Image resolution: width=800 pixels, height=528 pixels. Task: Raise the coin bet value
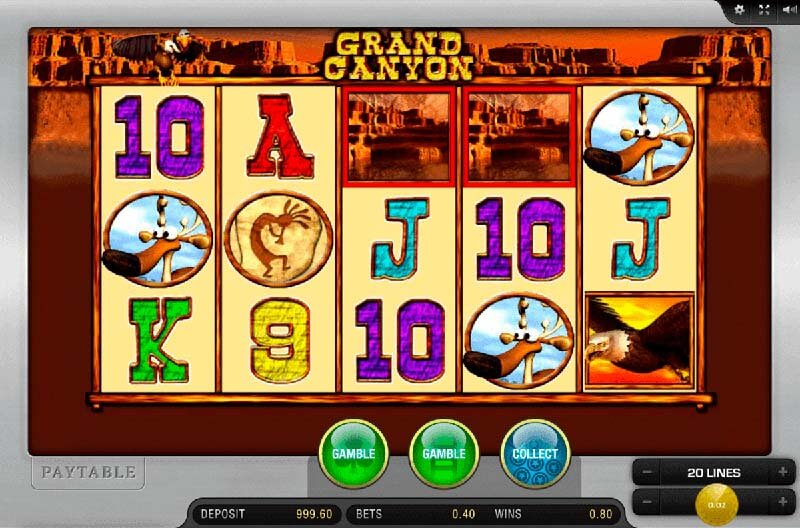point(782,499)
